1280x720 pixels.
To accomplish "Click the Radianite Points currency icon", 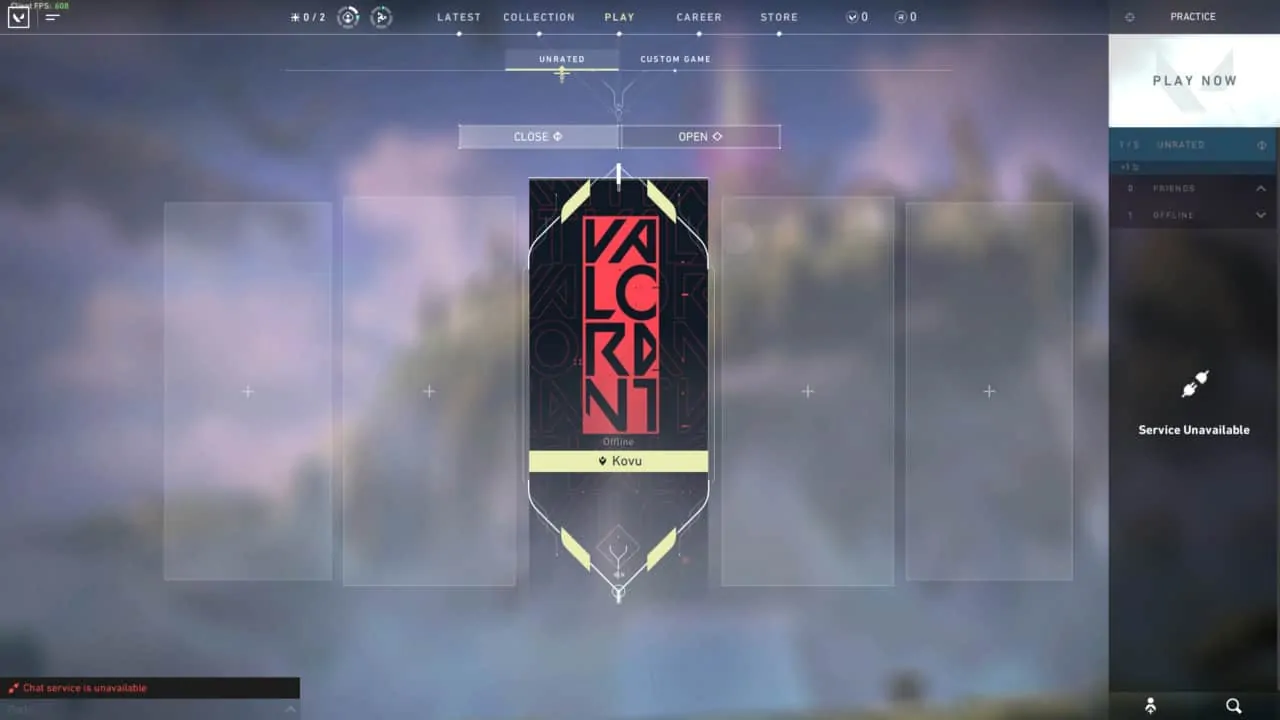I will point(899,17).
